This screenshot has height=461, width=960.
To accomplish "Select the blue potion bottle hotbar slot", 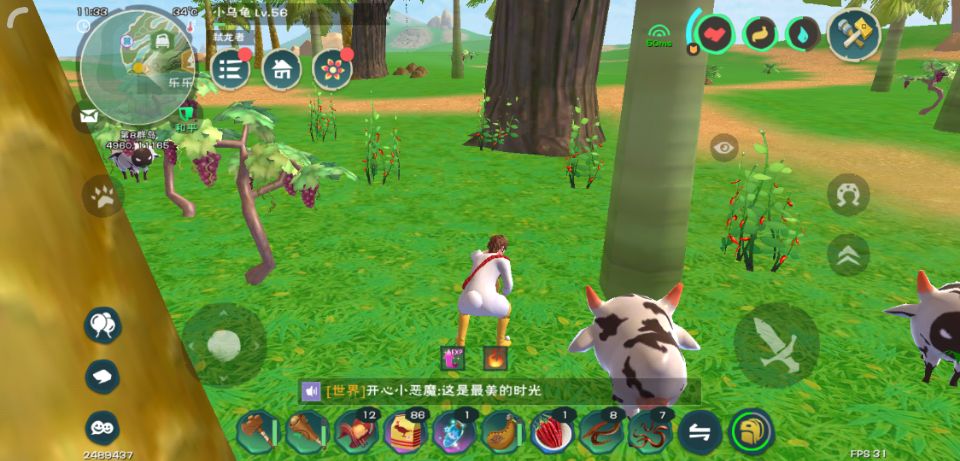I will pyautogui.click(x=453, y=432).
